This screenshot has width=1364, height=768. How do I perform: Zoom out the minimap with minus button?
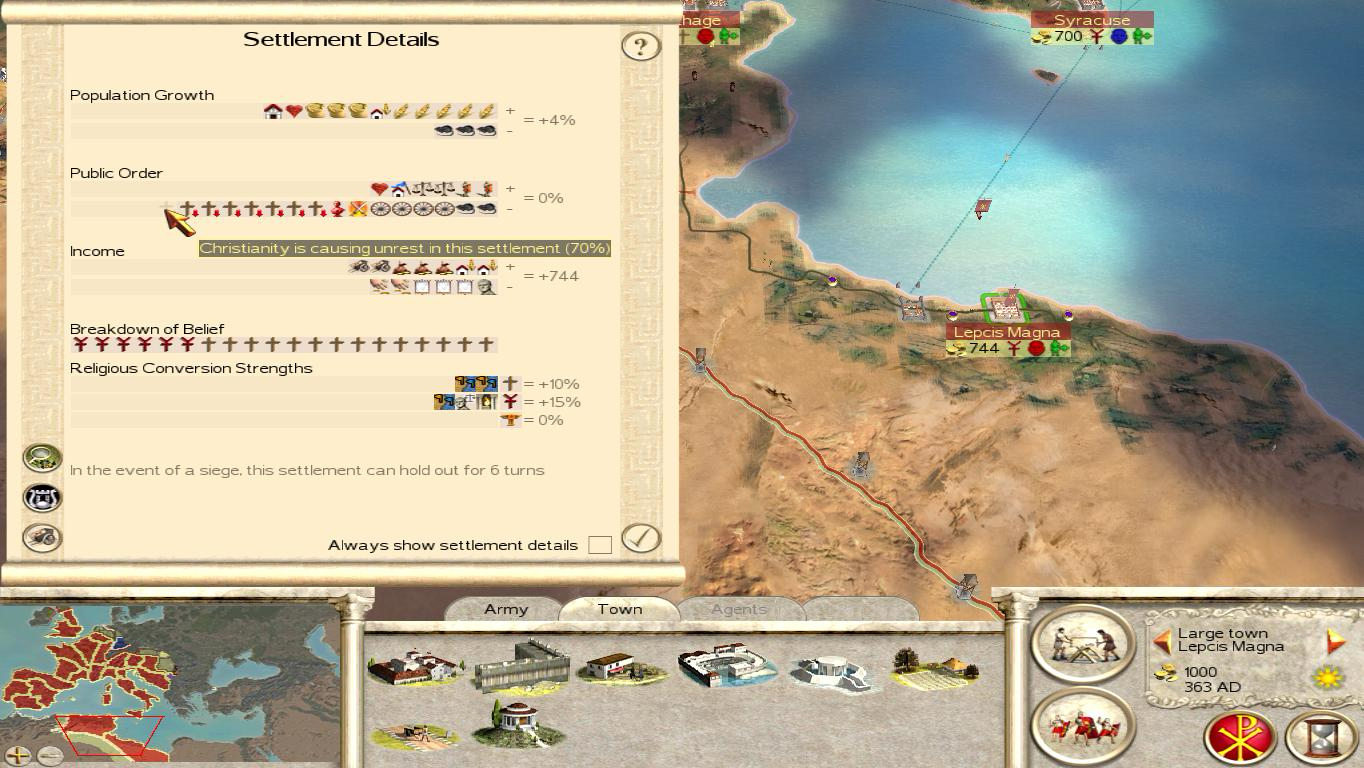pos(50,755)
